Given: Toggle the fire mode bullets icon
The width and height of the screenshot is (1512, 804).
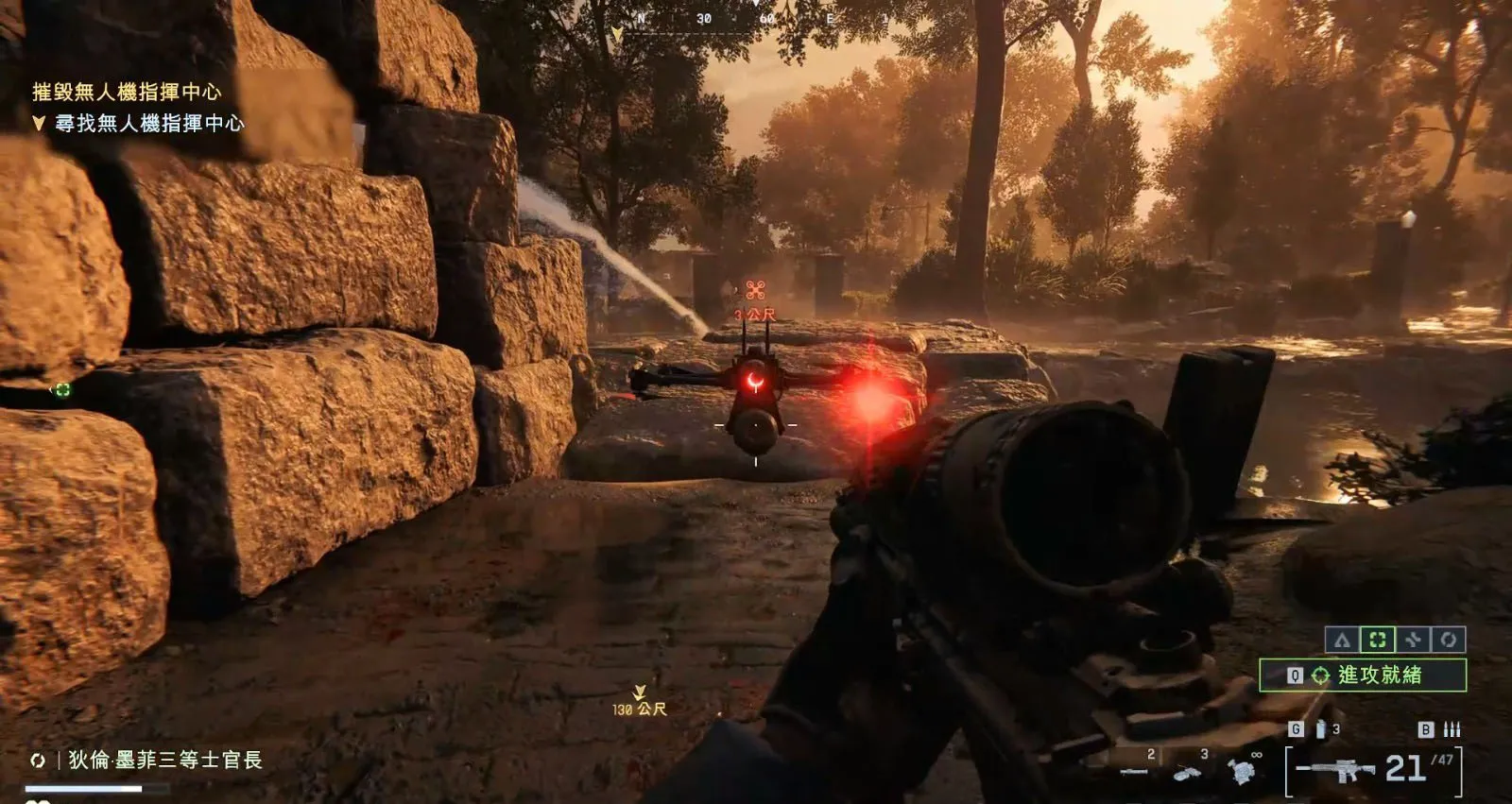Looking at the screenshot, I should click(1452, 729).
